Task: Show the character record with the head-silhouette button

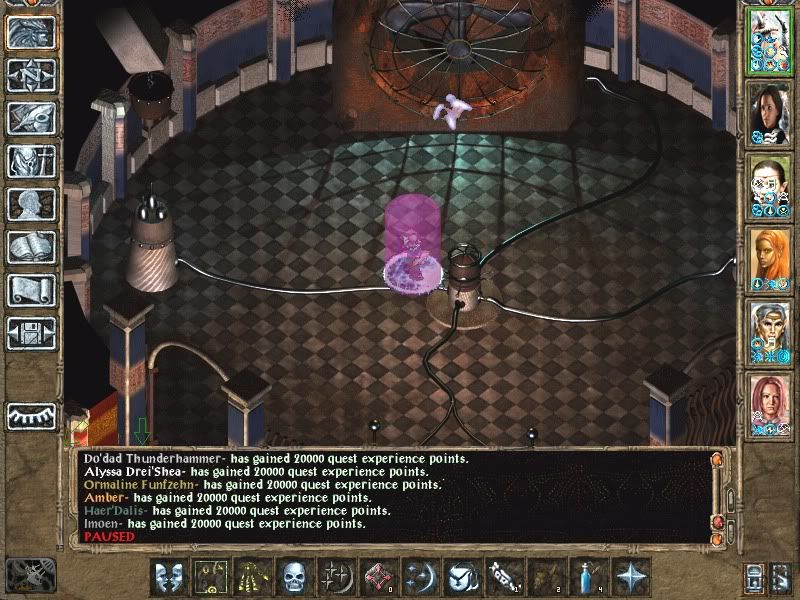Action: (31, 204)
